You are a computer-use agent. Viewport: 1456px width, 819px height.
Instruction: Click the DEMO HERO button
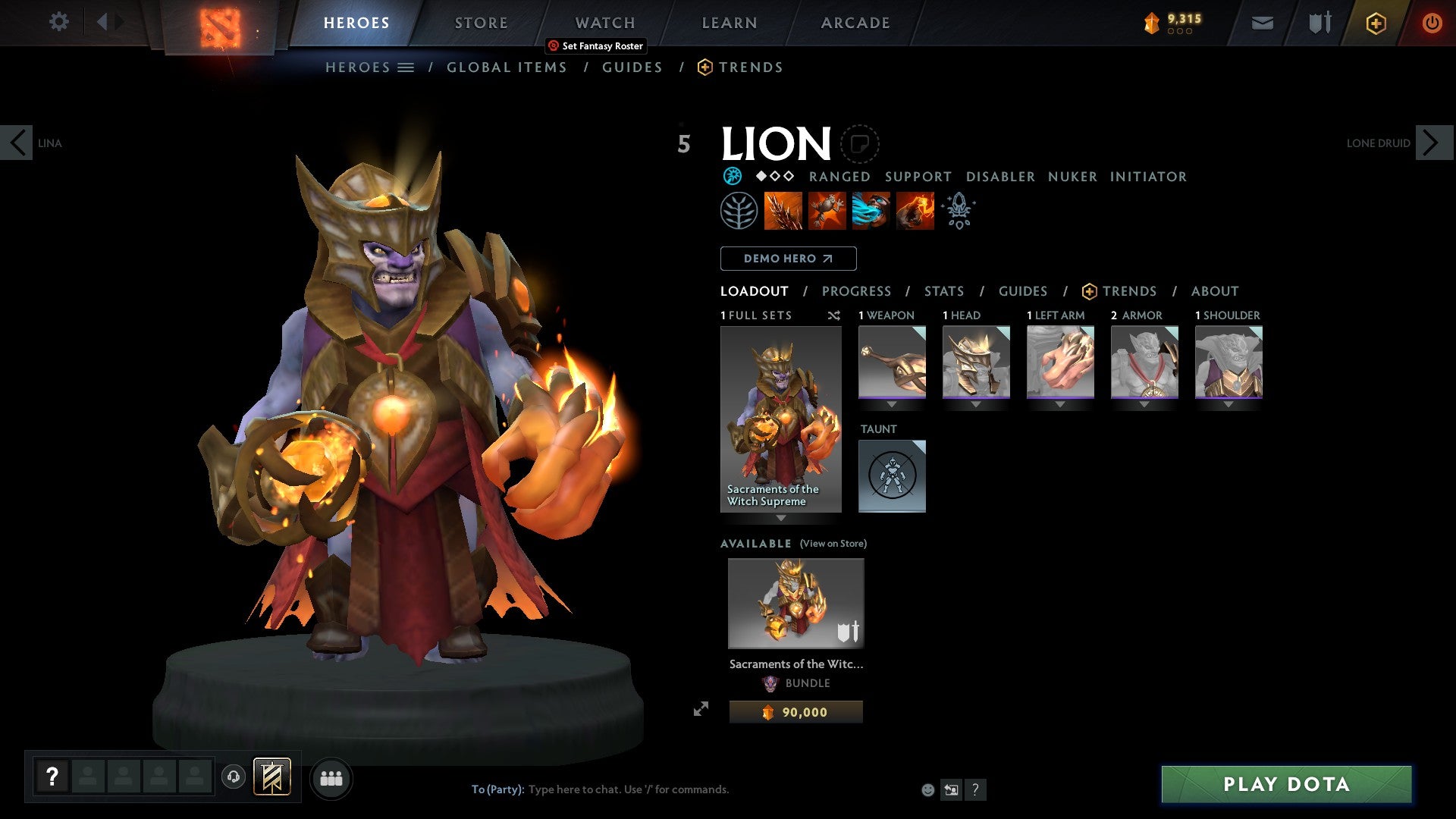pyautogui.click(x=787, y=259)
